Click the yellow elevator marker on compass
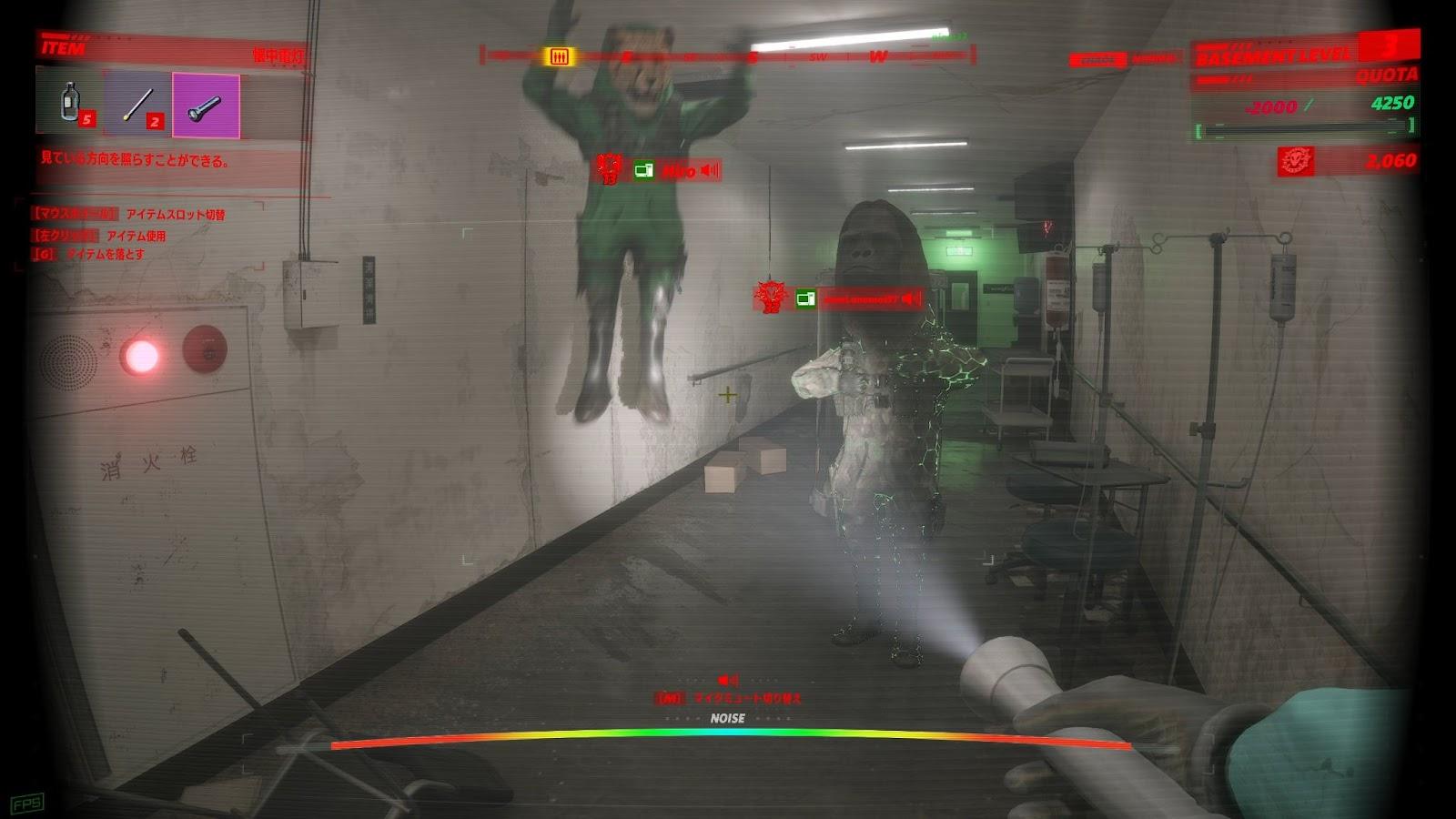Viewport: 1456px width, 819px height. pos(559,56)
